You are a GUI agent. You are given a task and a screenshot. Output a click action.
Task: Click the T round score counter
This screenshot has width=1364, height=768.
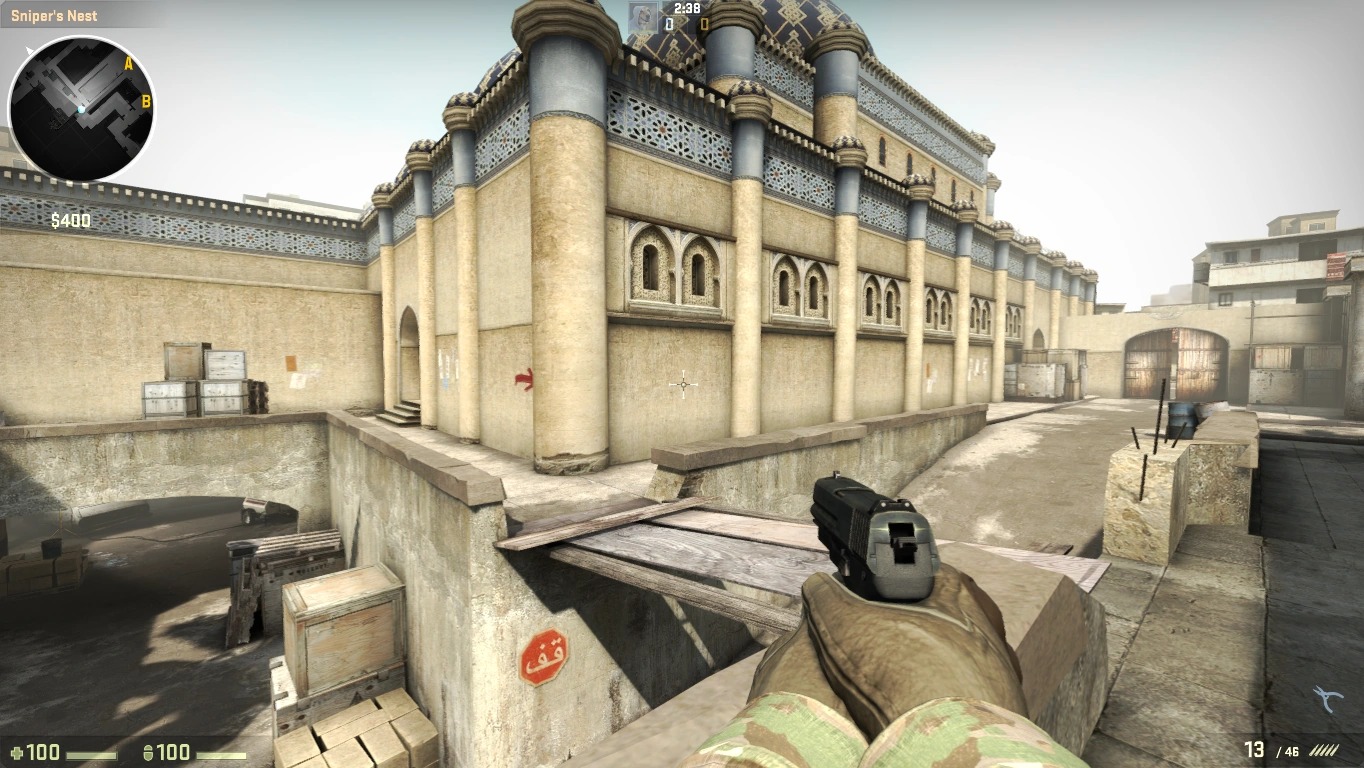(703, 23)
